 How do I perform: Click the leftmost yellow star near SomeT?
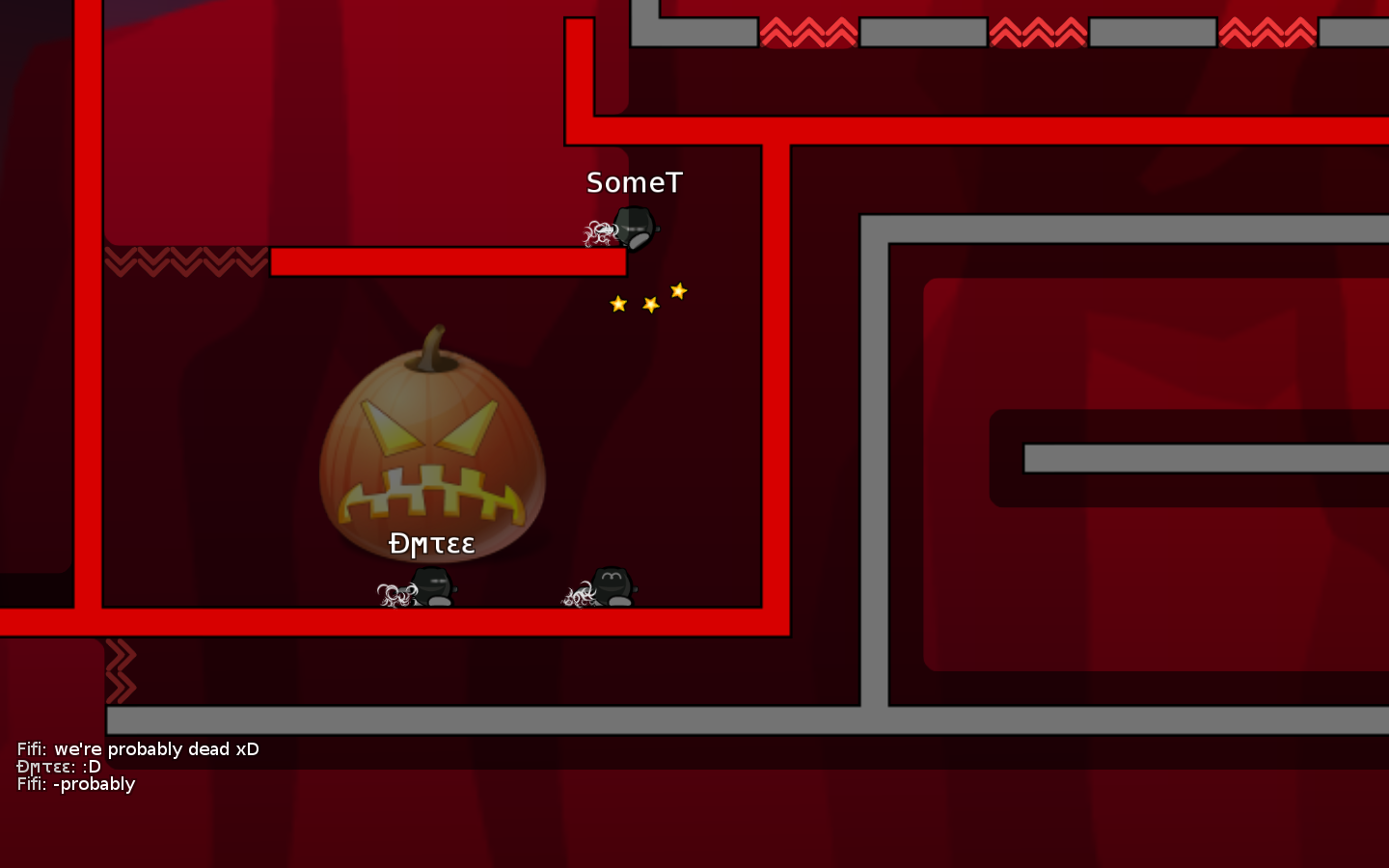pyautogui.click(x=617, y=303)
